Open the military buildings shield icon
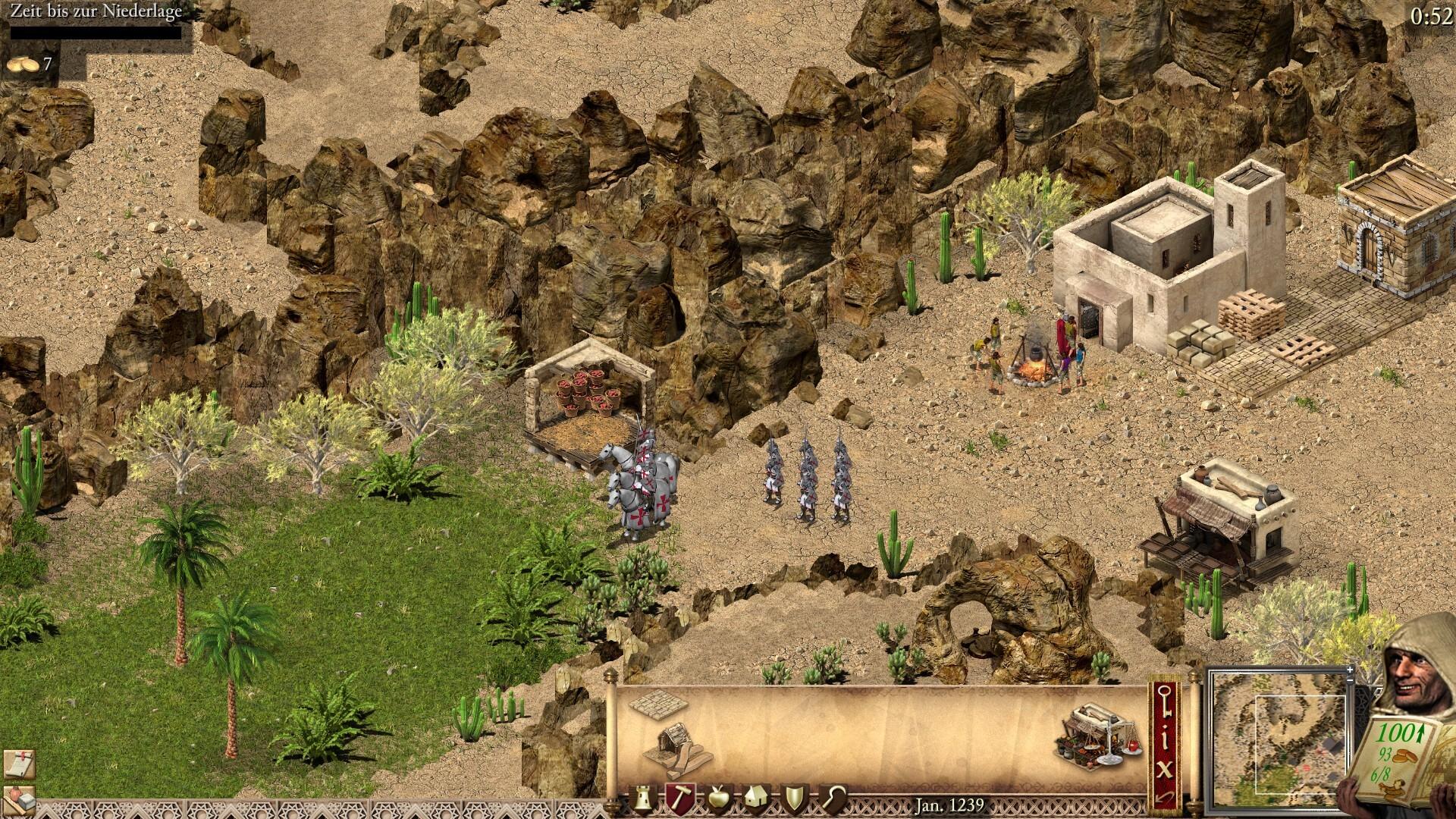The width and height of the screenshot is (1456, 819). (x=795, y=795)
